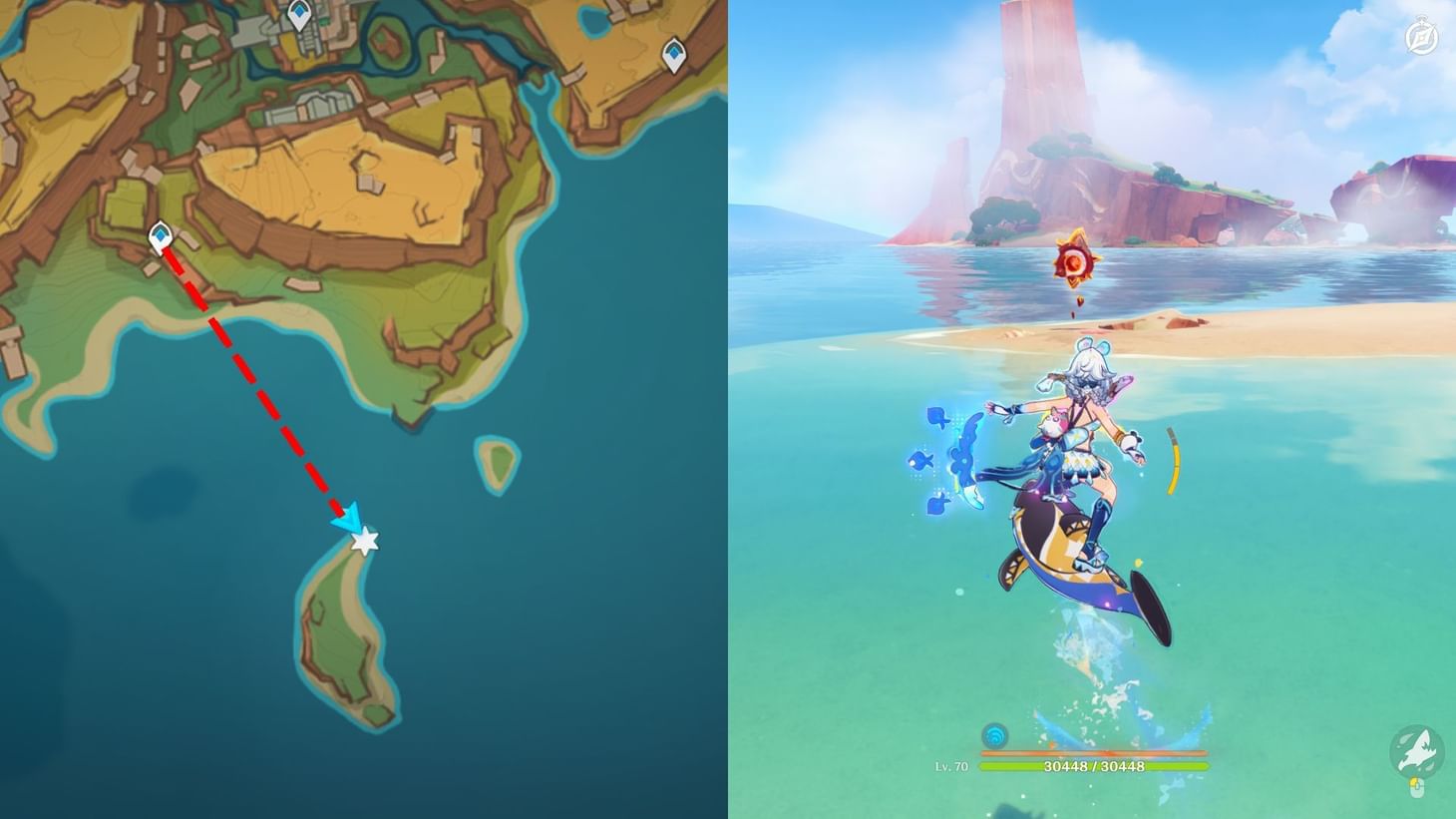Select the floating sun-like boss creature
This screenshot has height=819, width=1456.
click(x=1075, y=263)
